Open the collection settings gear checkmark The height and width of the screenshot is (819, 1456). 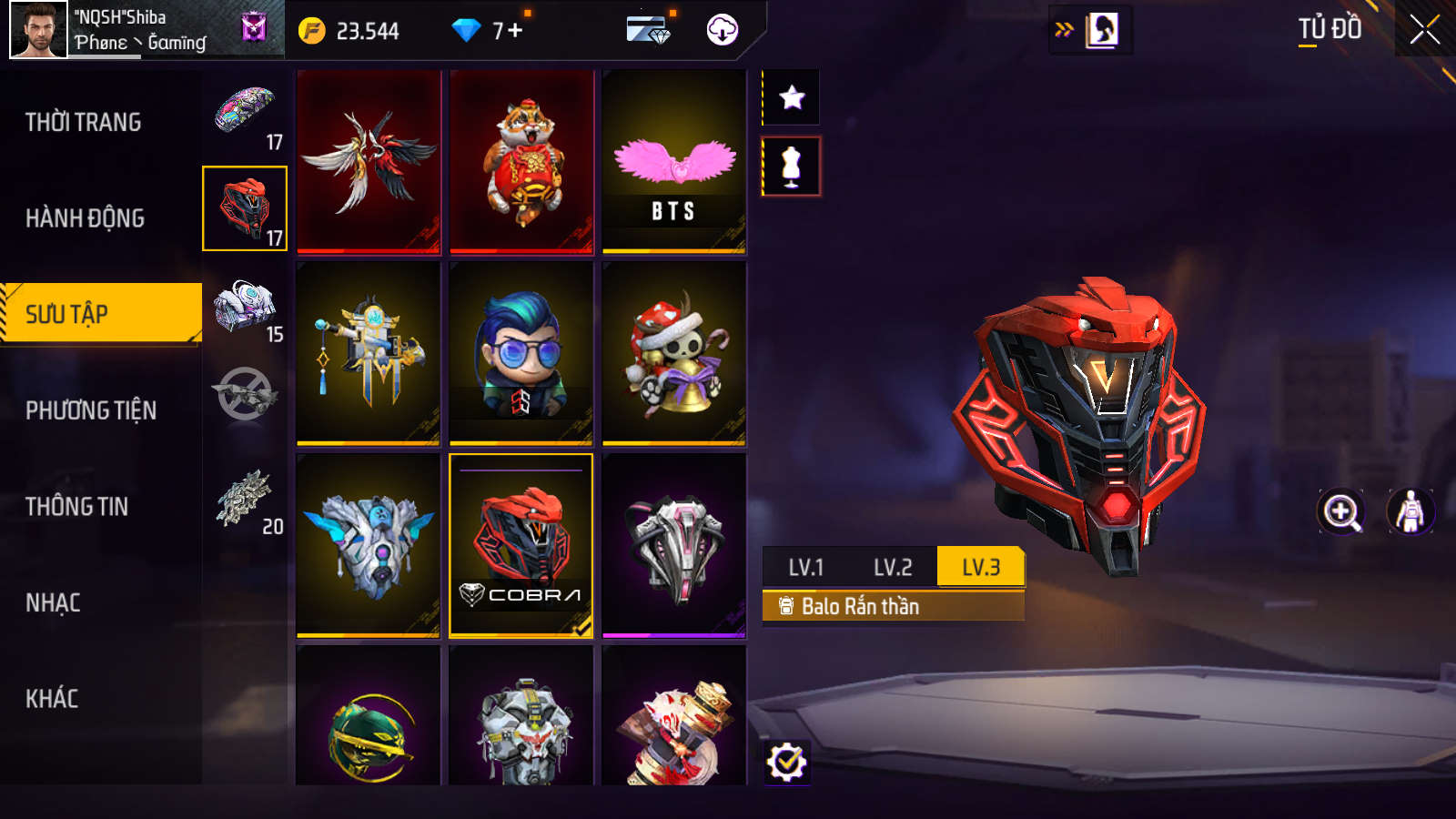pos(786,762)
